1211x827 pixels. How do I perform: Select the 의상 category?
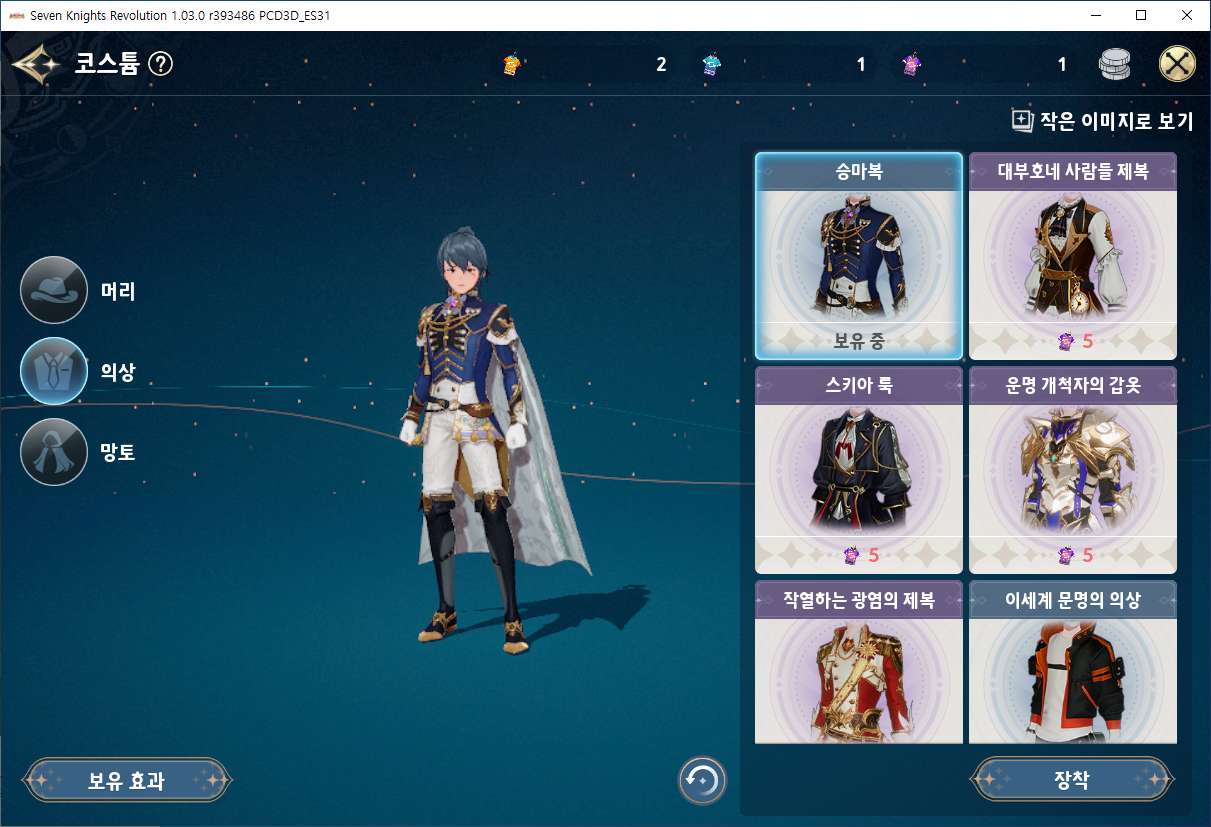[54, 371]
